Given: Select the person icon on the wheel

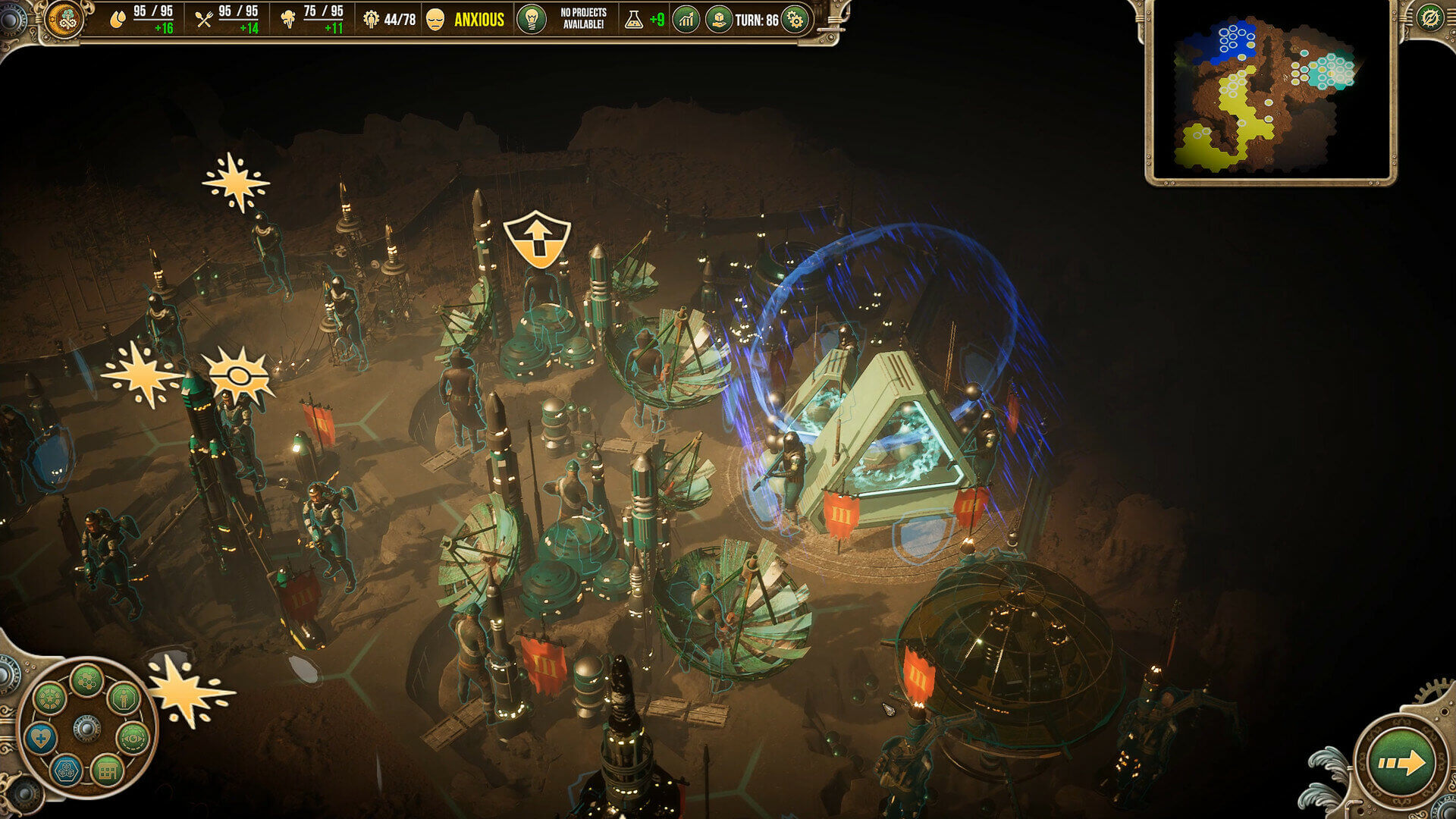Looking at the screenshot, I should 124,697.
